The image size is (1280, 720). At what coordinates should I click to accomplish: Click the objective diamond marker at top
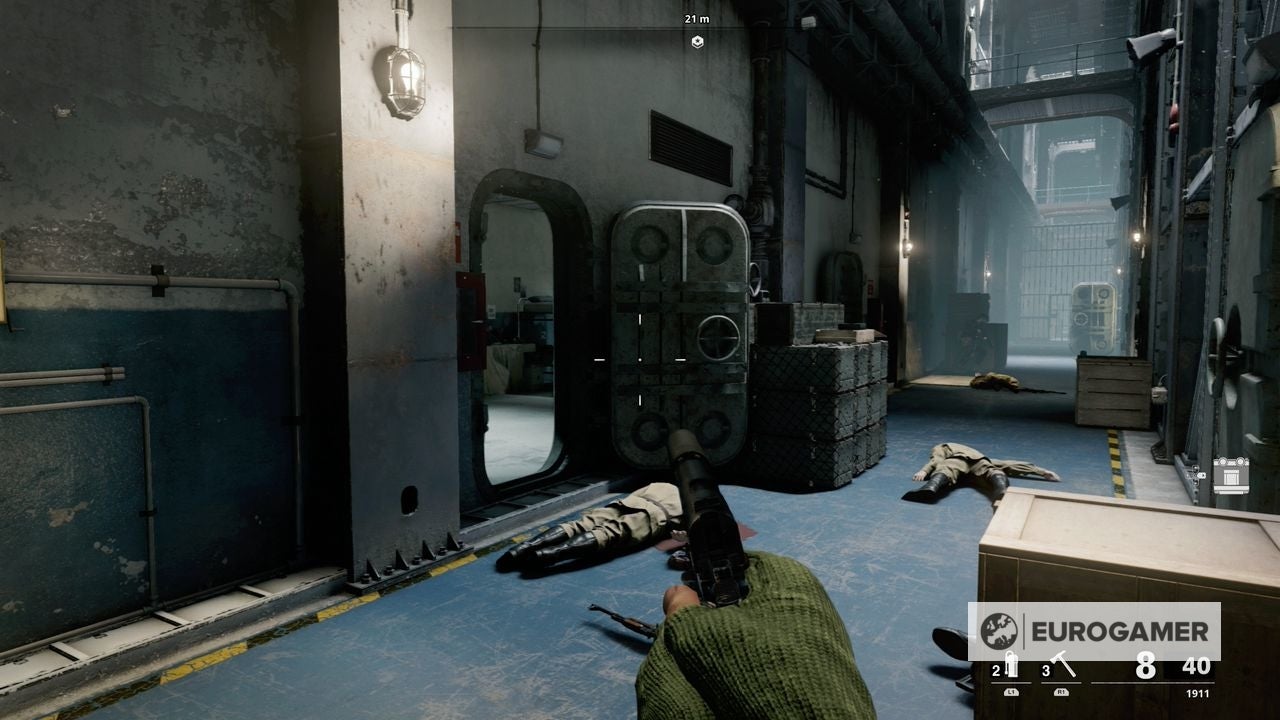tap(697, 43)
